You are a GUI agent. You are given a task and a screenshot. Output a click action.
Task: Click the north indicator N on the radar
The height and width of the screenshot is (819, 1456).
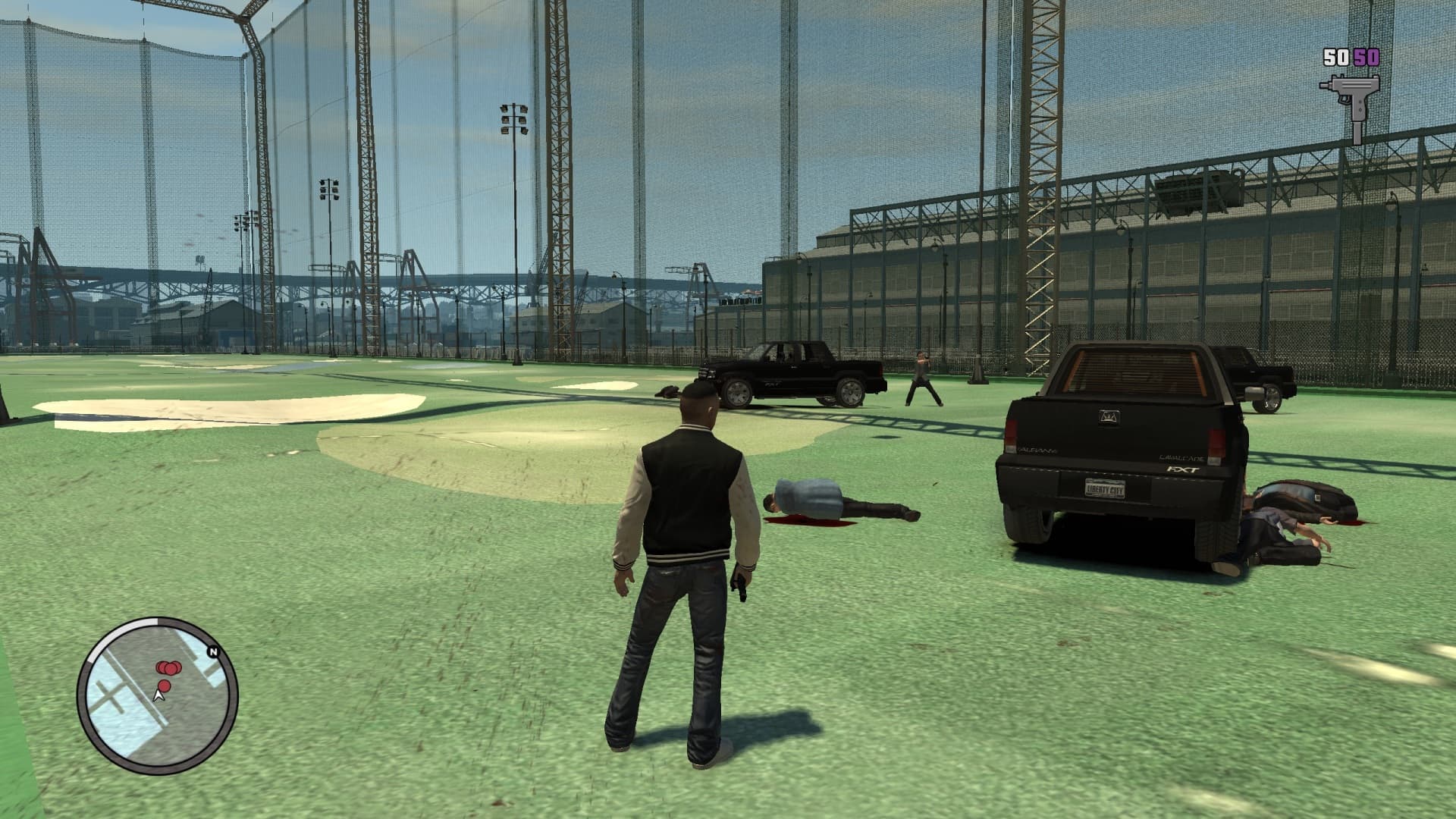click(214, 652)
